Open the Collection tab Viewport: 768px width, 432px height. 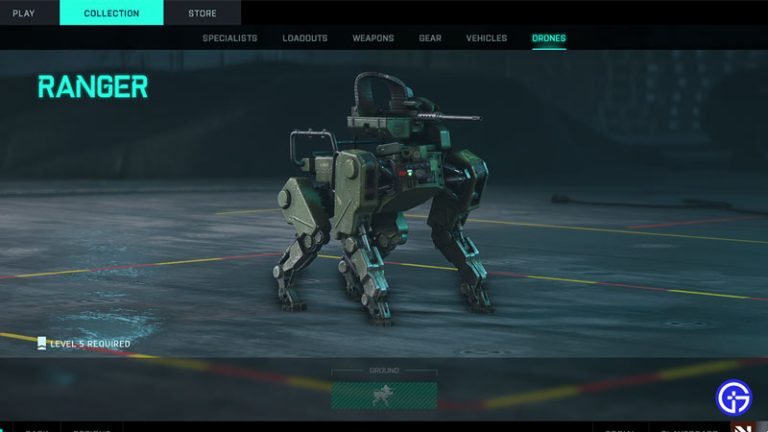[111, 13]
